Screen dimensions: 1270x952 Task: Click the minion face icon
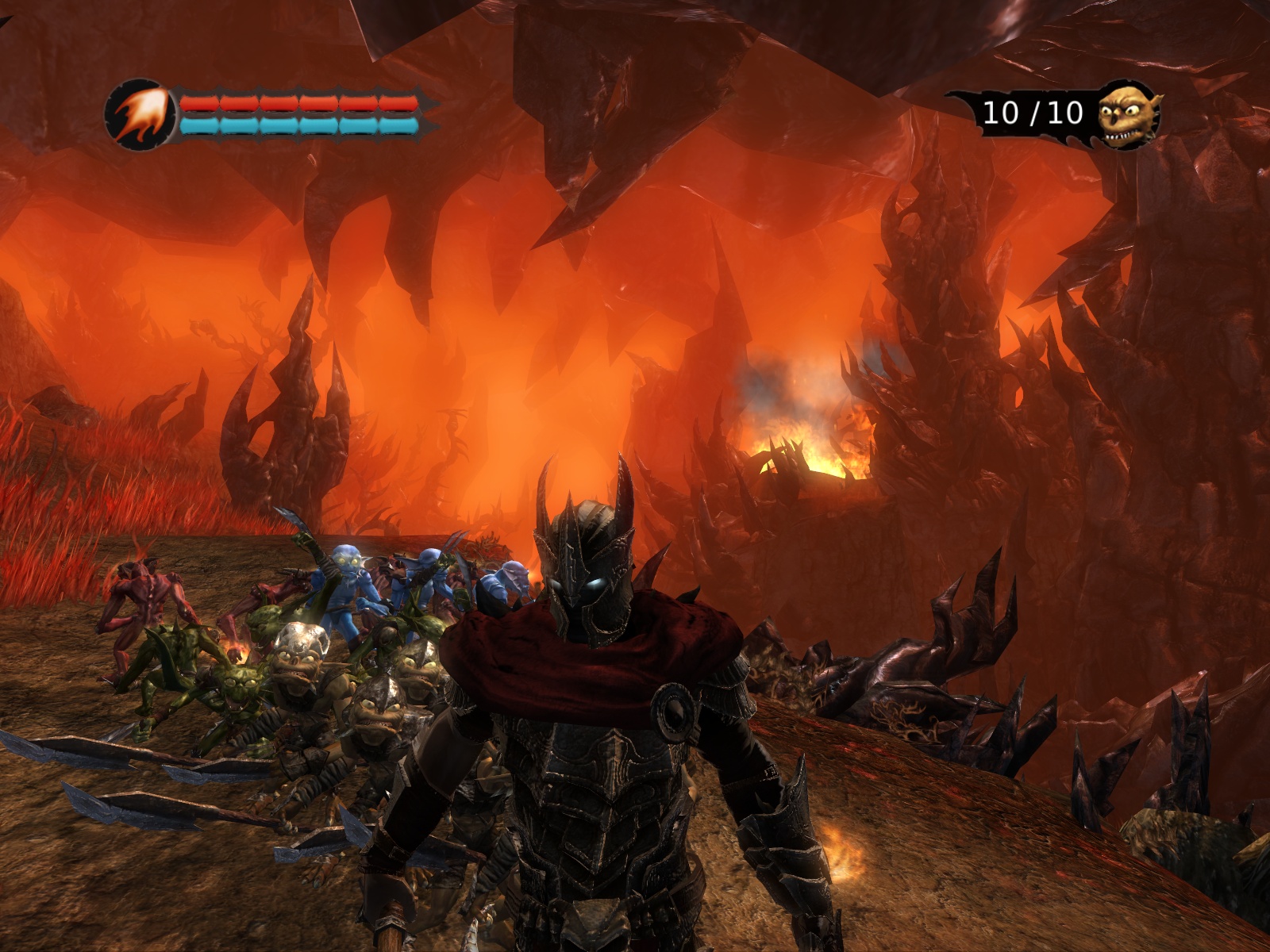click(1128, 116)
